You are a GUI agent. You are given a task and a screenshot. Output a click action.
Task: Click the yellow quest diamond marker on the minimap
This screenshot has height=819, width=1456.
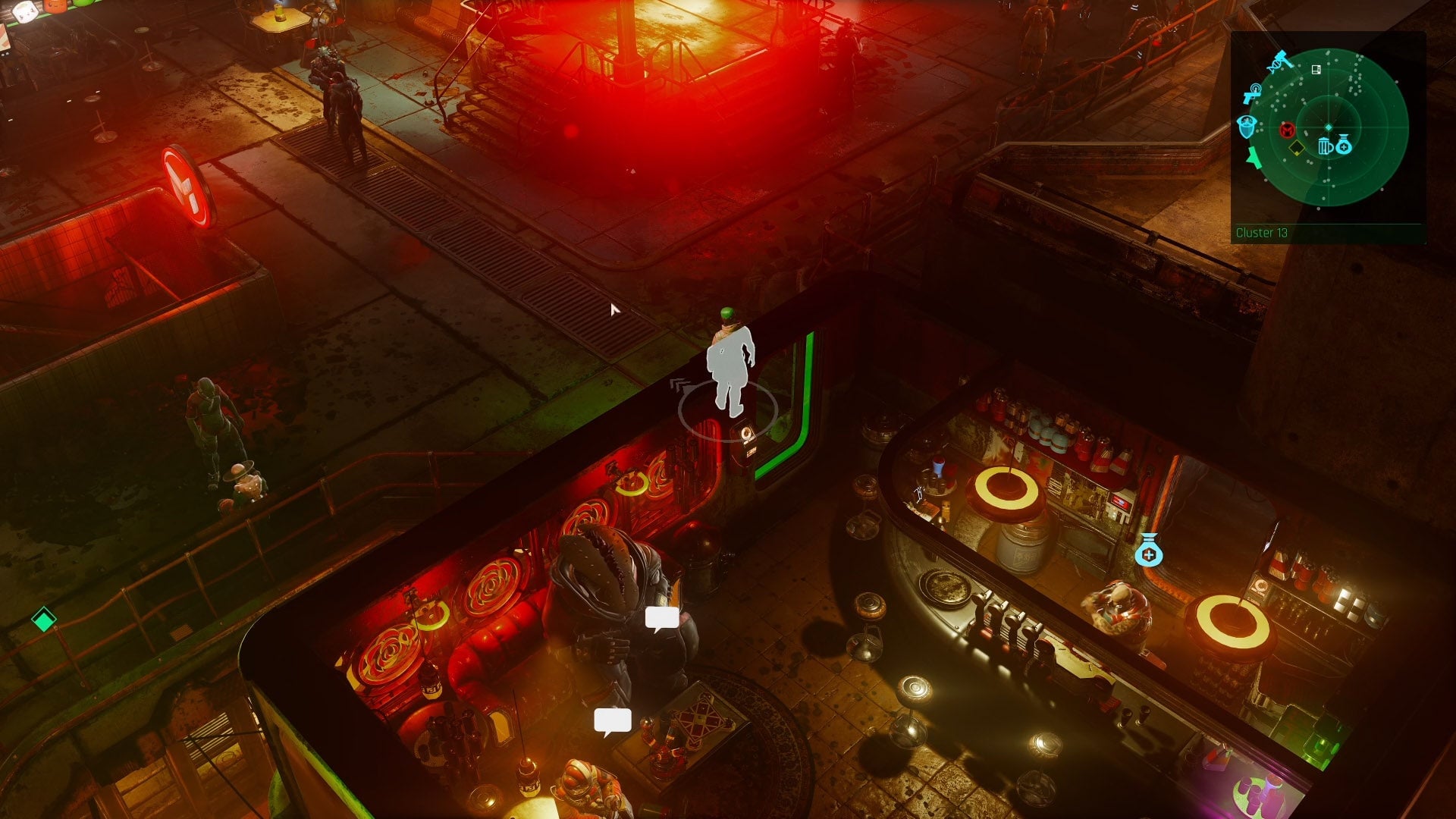1296,147
